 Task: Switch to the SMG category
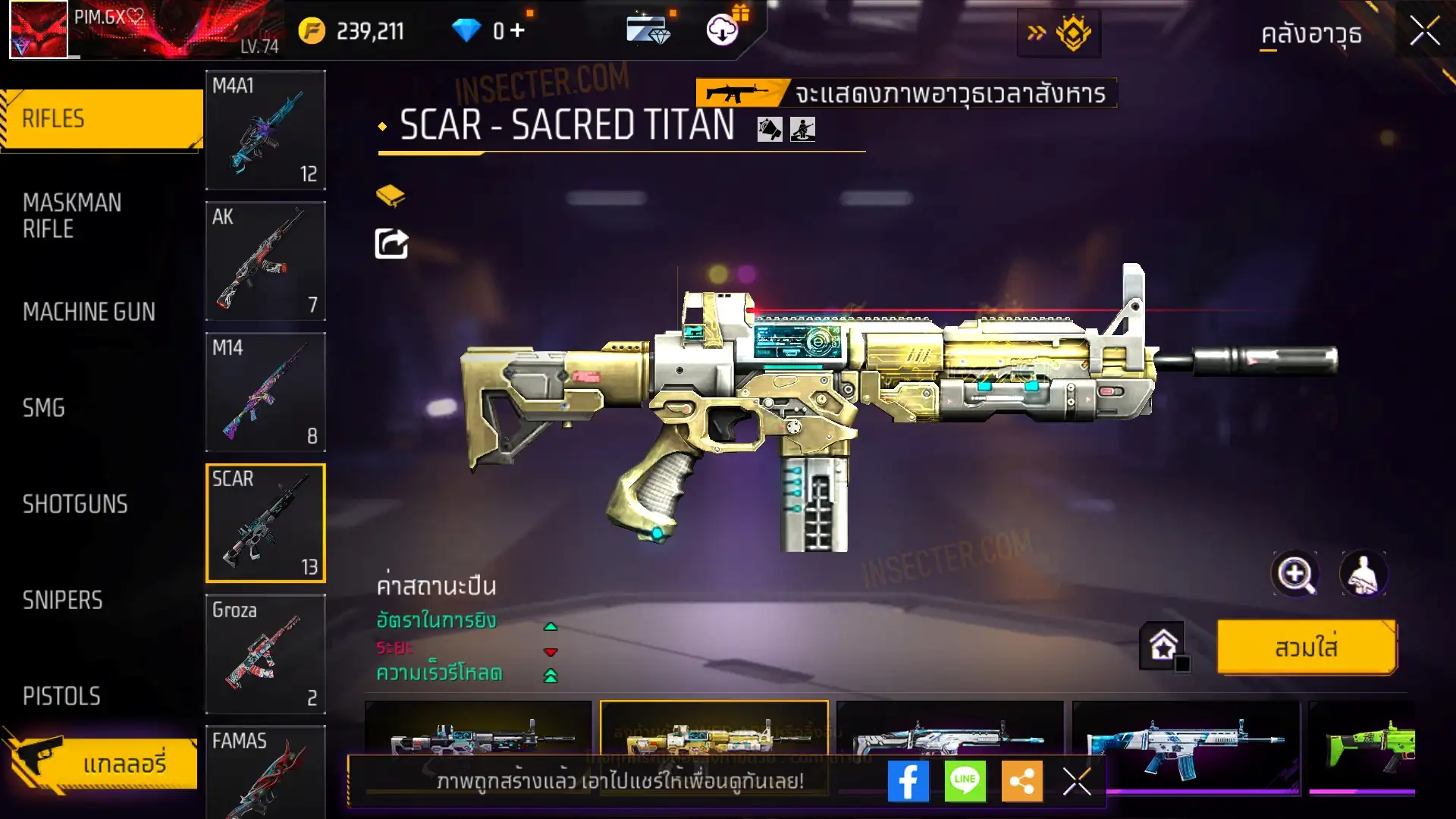point(44,408)
